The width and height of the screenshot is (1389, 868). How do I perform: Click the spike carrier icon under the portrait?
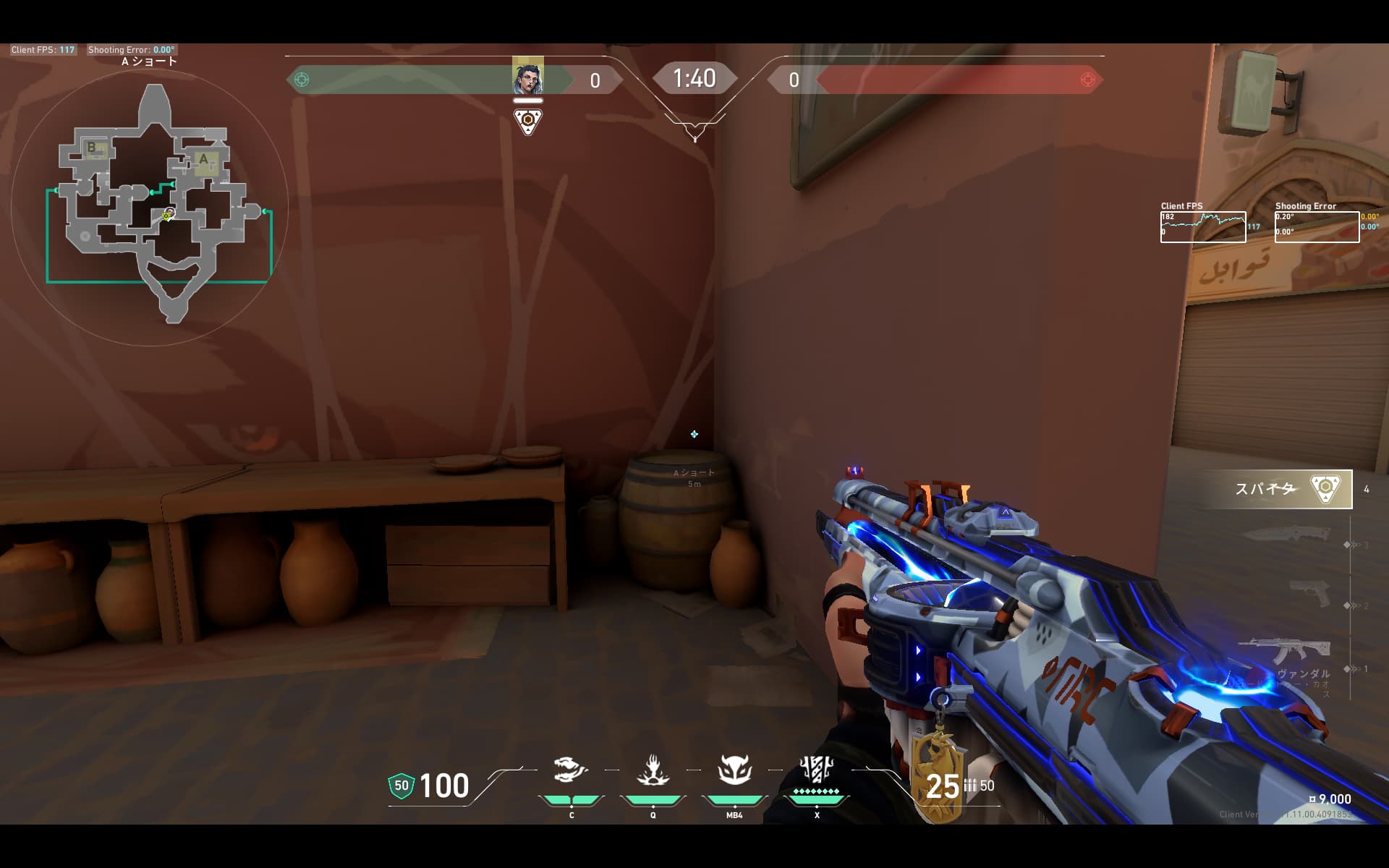pos(528,121)
